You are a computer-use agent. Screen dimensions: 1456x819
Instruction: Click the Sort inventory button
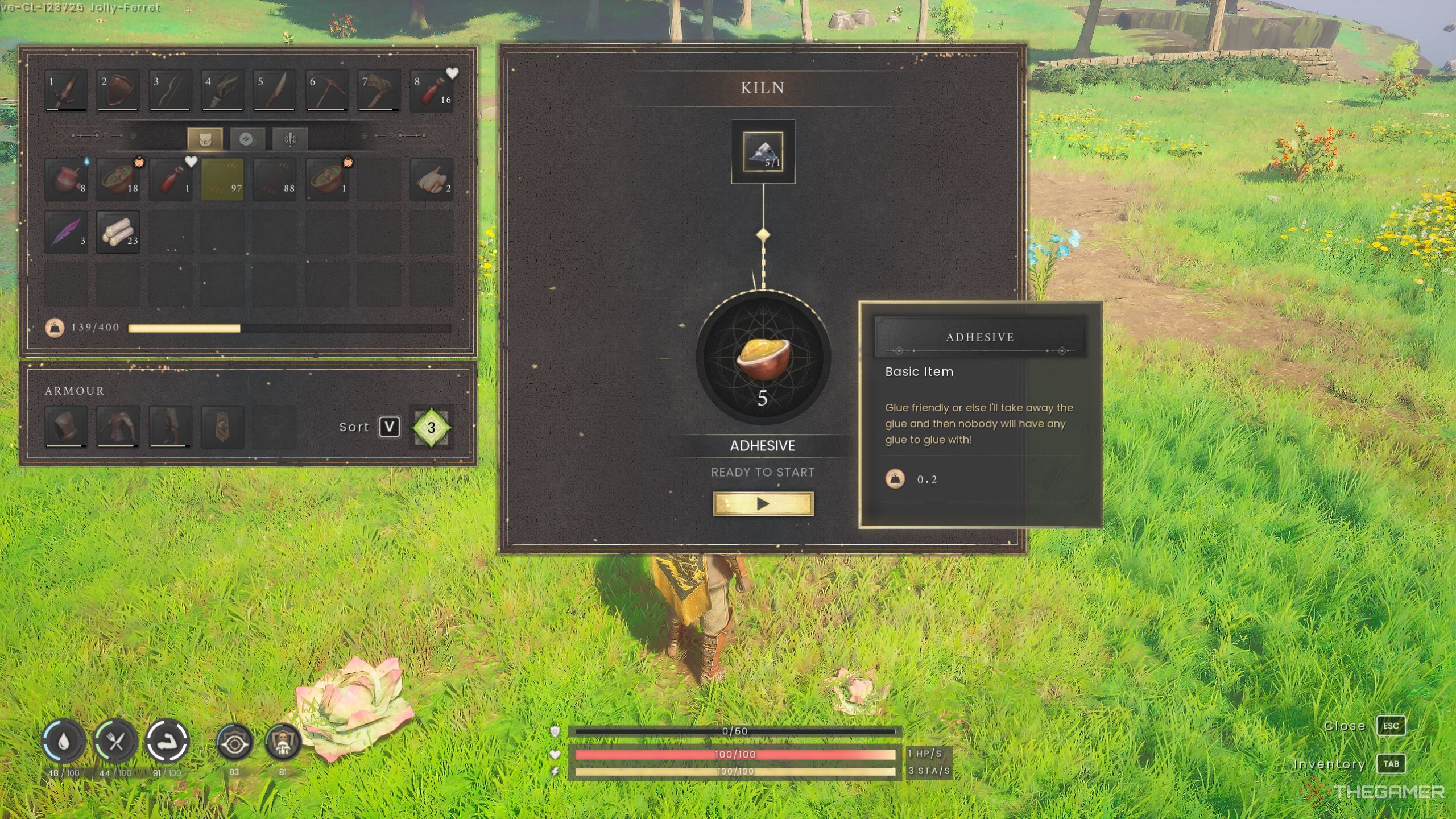tap(389, 427)
